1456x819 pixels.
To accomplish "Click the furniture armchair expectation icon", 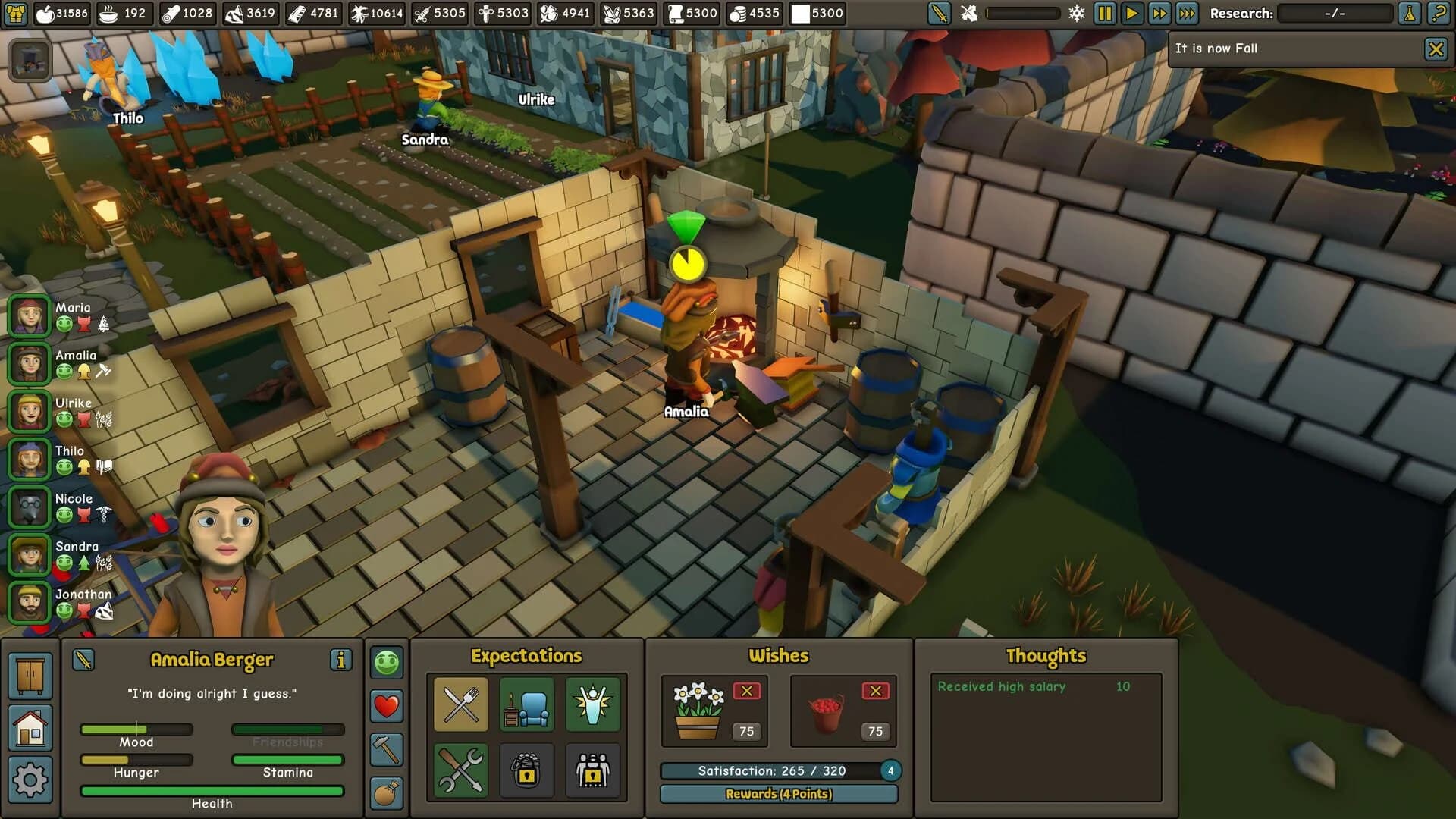I will (526, 706).
